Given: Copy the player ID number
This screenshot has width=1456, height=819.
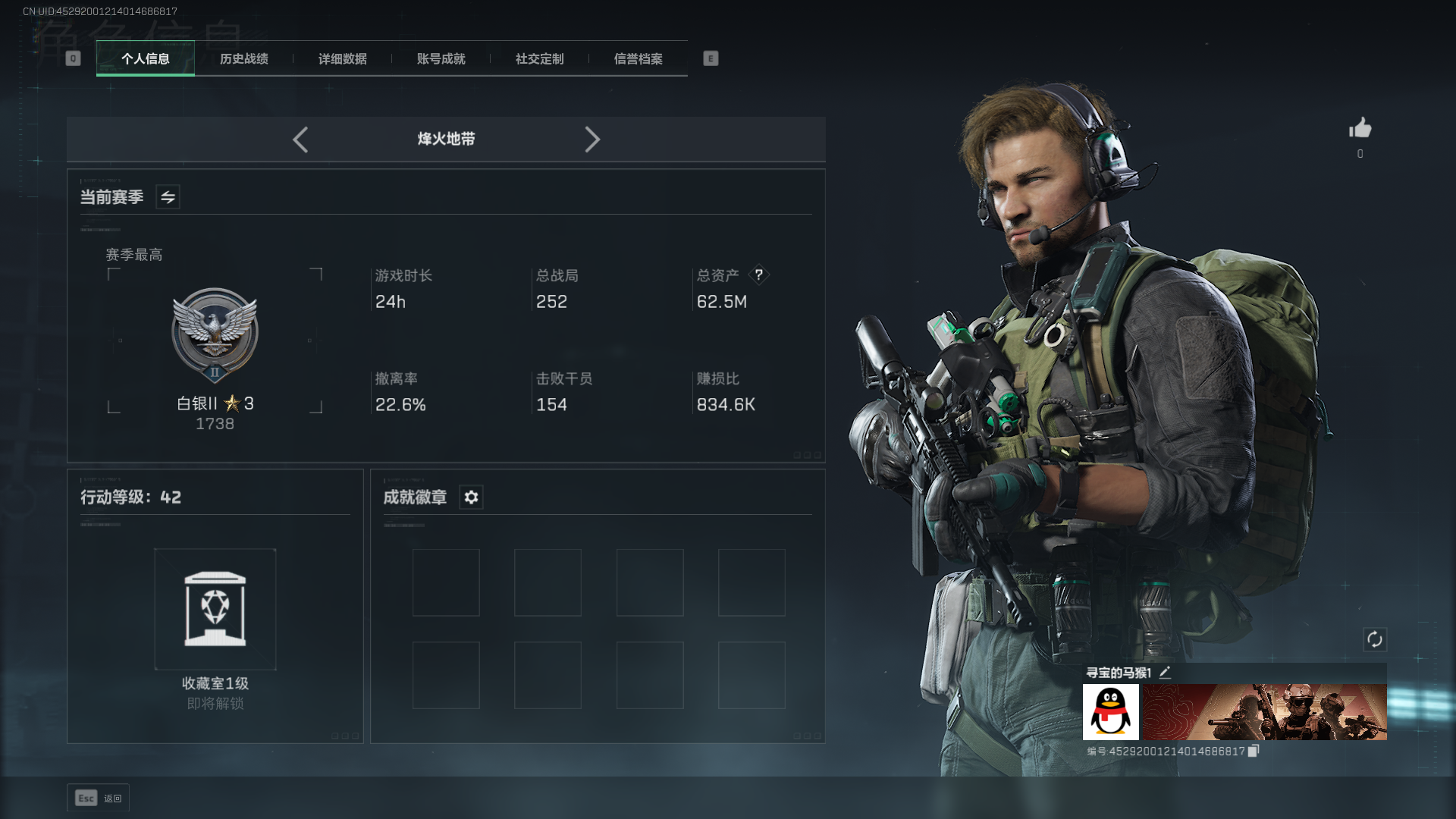Looking at the screenshot, I should tap(1254, 751).
